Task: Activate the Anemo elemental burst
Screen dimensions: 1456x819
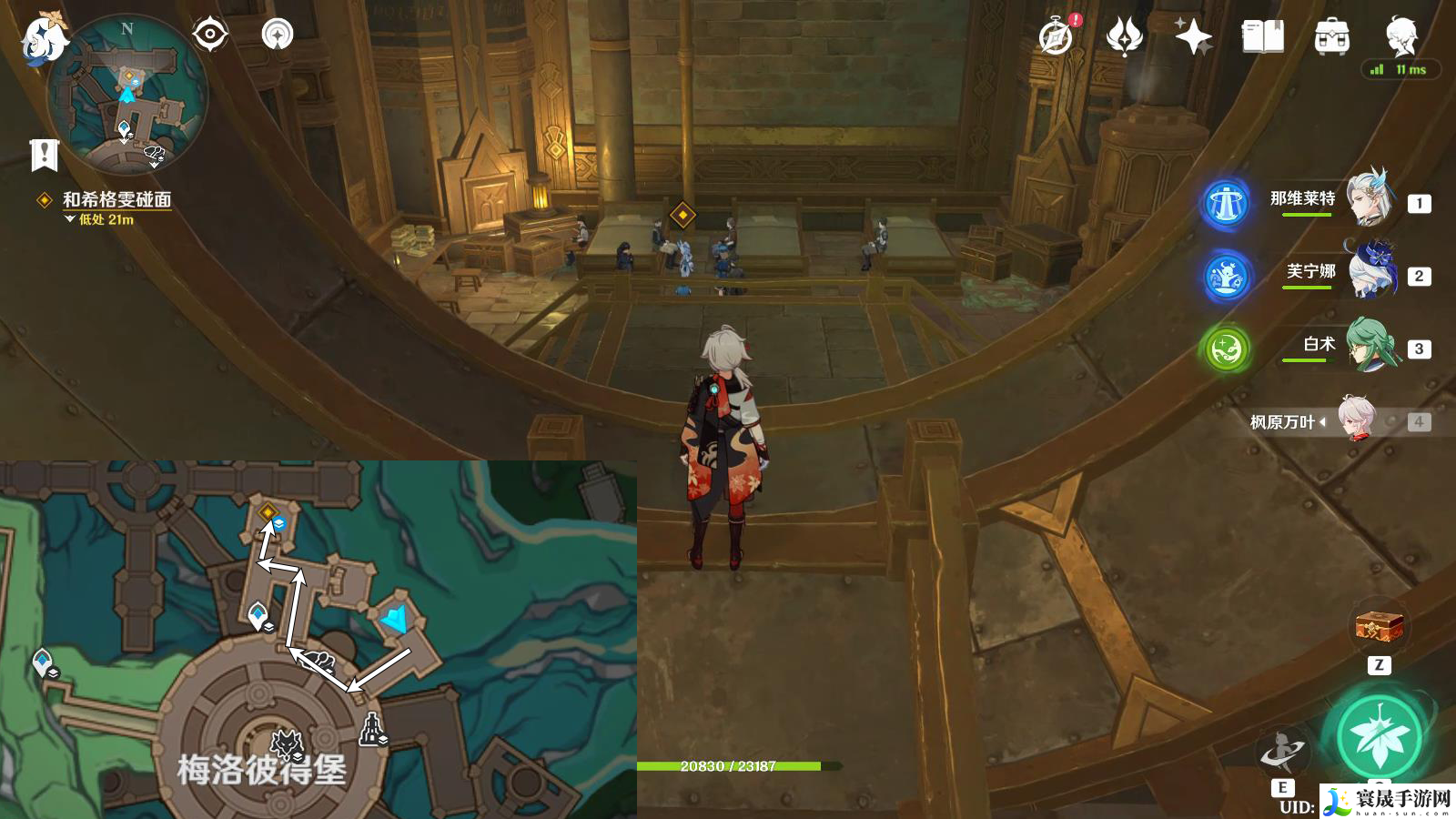Action: pos(1380,737)
